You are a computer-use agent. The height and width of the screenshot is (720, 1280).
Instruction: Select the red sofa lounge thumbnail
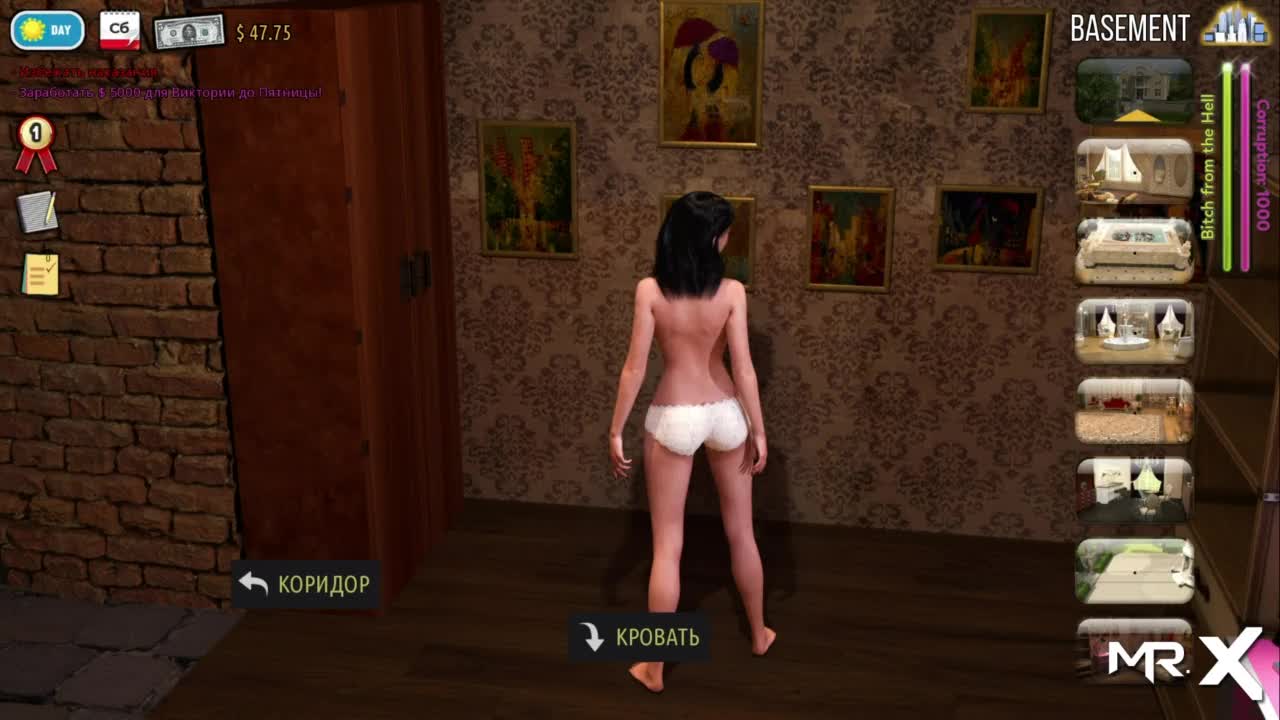[x=1134, y=410]
